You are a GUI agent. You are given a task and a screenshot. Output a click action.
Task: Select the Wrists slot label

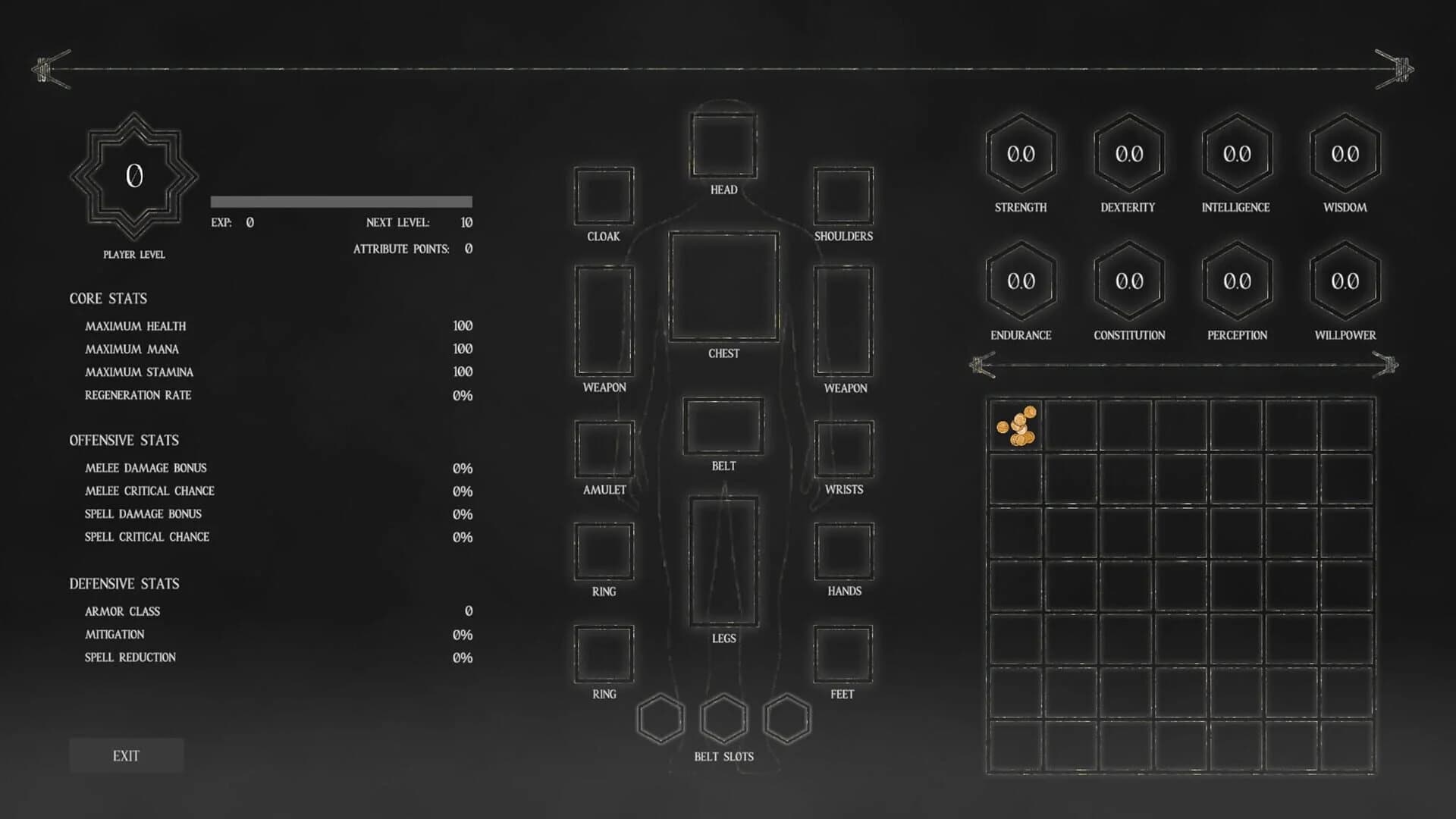tap(843, 489)
